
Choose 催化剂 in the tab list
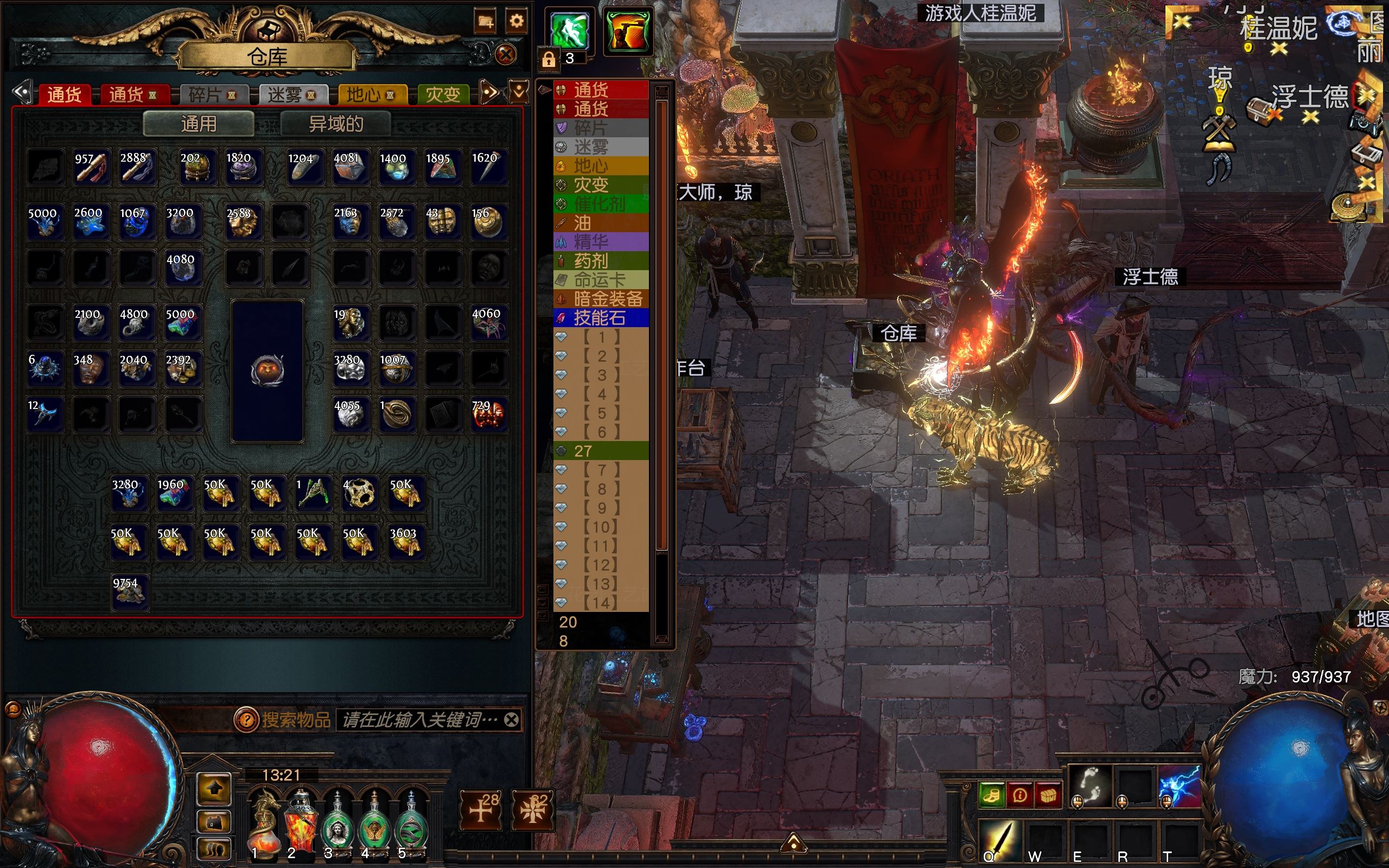tap(600, 204)
